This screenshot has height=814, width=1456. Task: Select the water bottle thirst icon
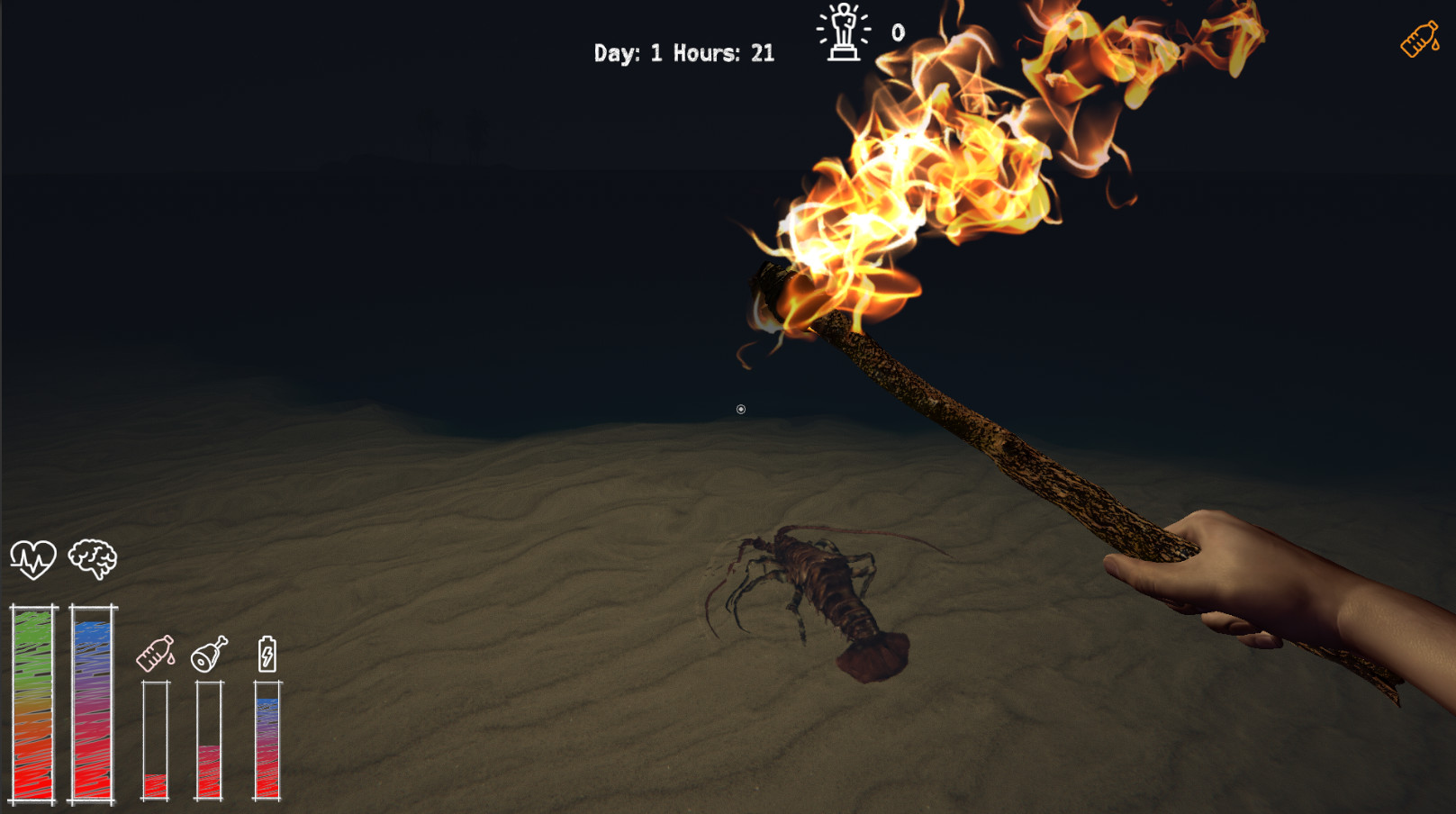[156, 654]
